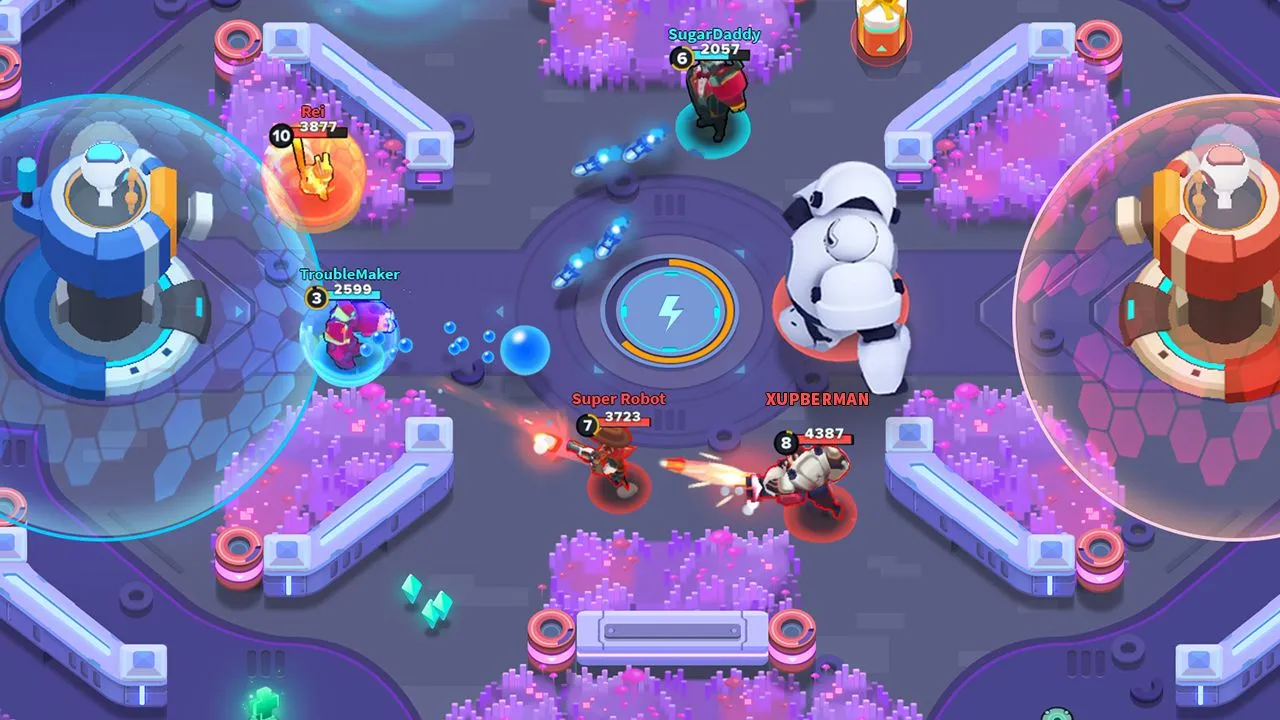The height and width of the screenshot is (720, 1280).
Task: Click Super Robot's level 7 badge
Action: pyautogui.click(x=587, y=425)
